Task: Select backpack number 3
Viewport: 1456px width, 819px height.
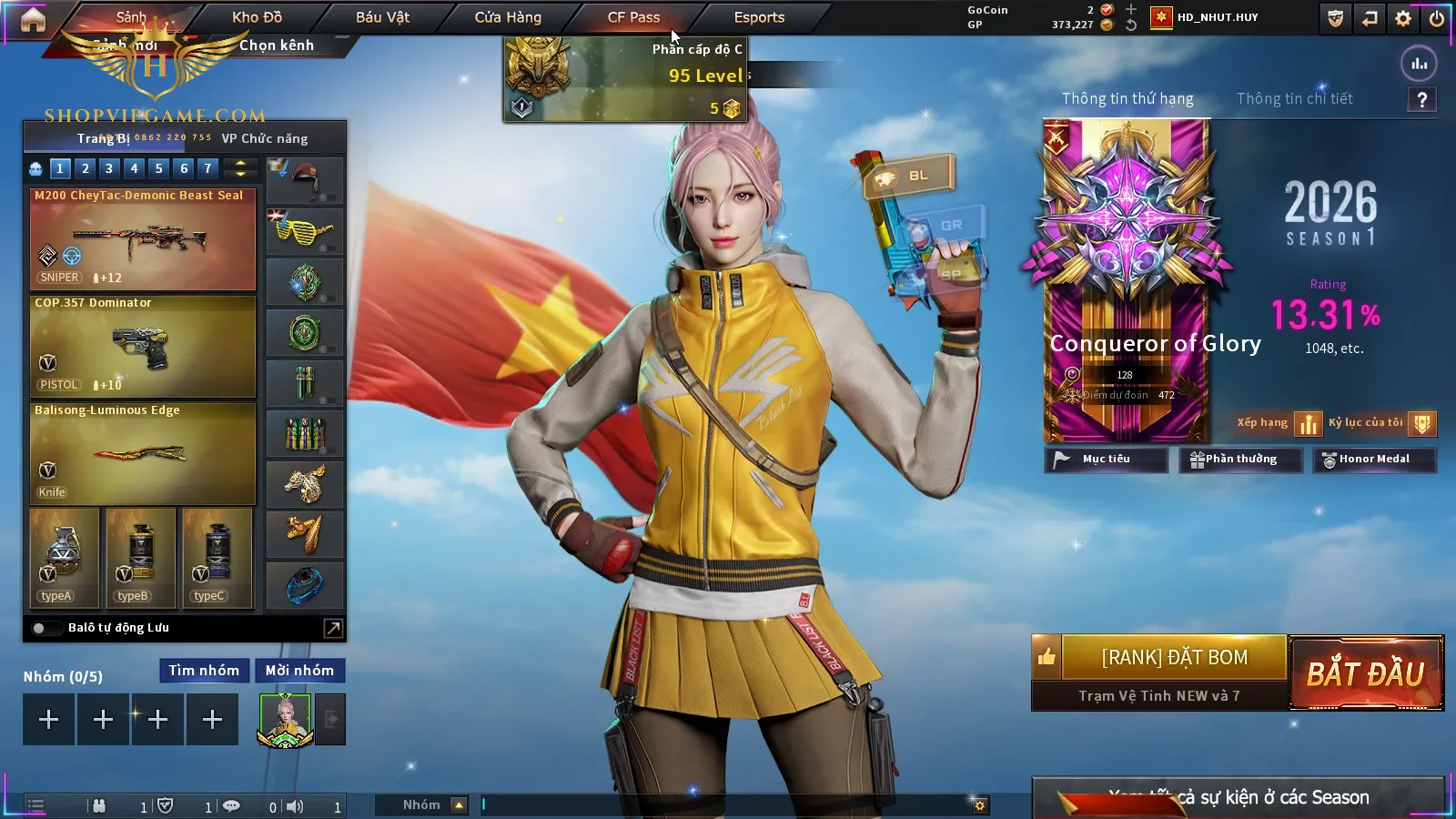Action: pos(109,168)
